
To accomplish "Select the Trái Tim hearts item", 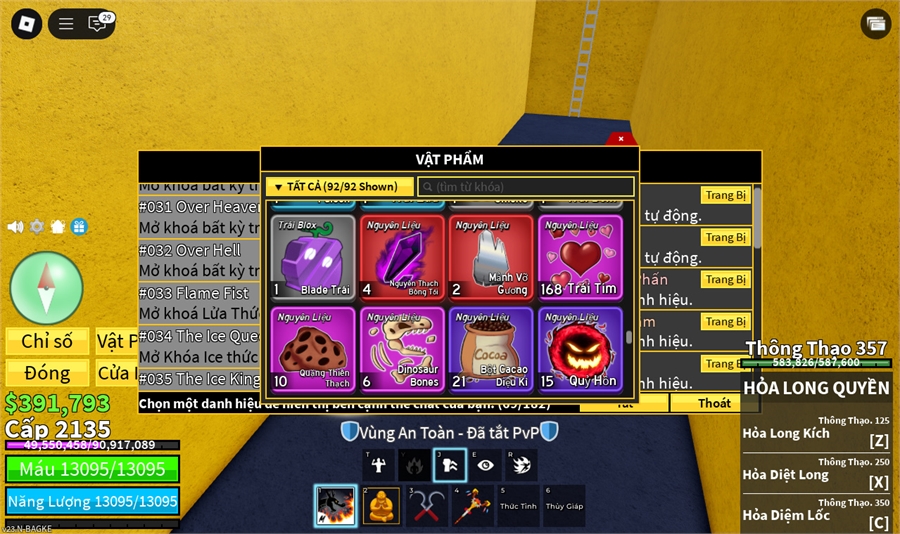I will point(580,257).
